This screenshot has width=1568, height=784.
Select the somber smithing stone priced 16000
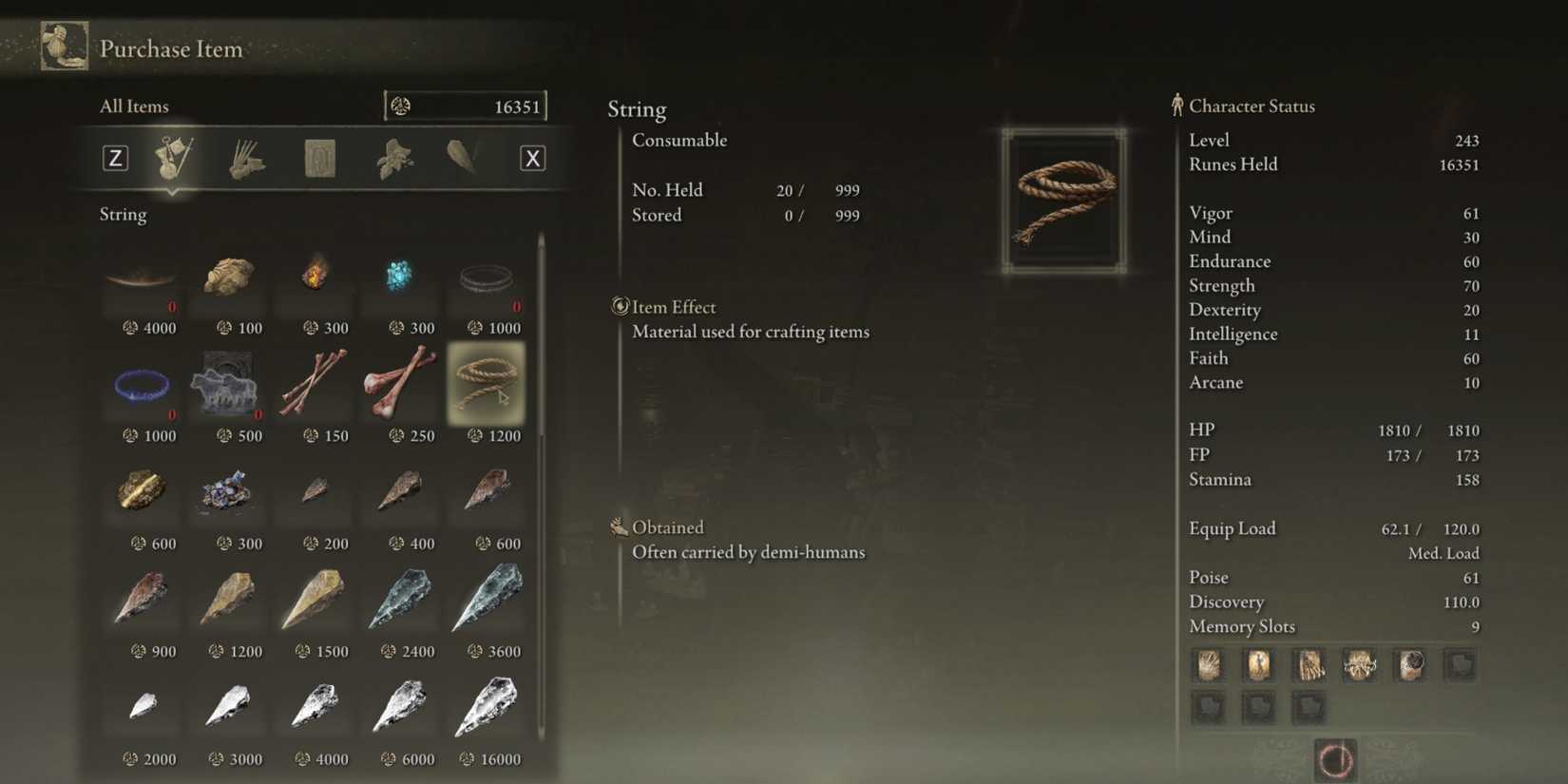coord(487,705)
